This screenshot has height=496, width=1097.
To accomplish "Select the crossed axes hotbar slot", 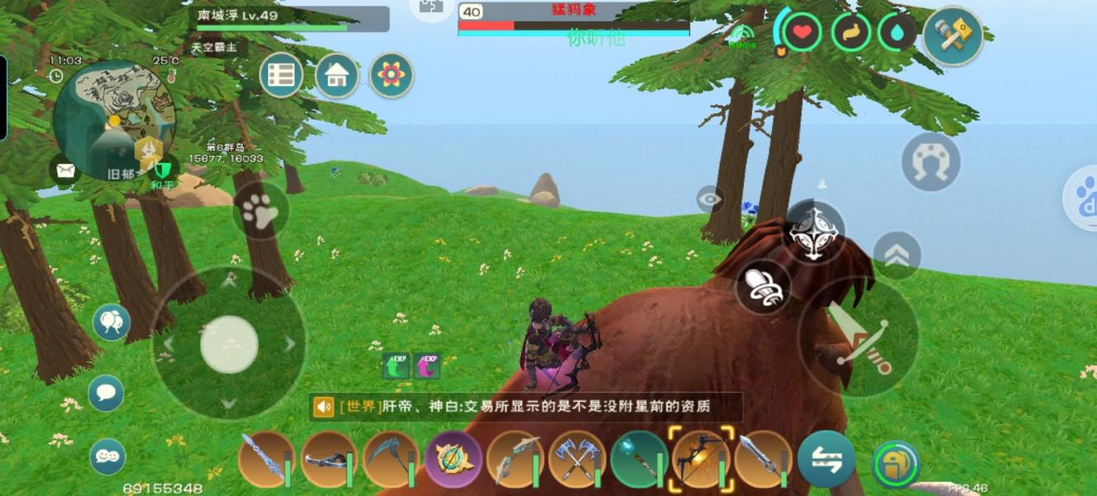I will pos(577,460).
